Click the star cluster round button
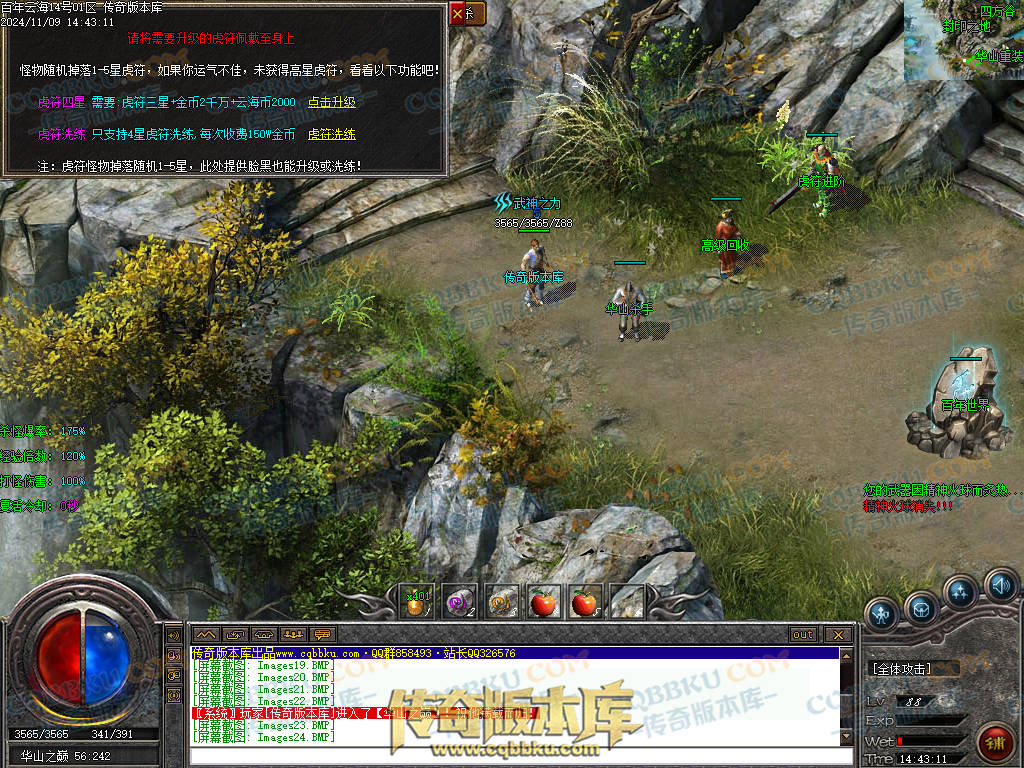 (x=961, y=593)
